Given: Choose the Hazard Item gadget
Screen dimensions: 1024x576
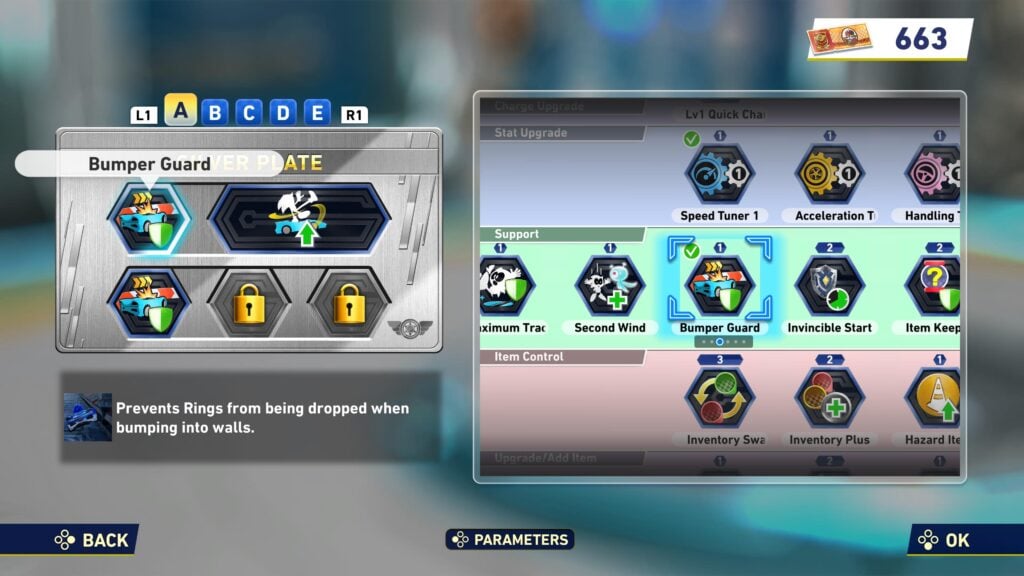Looking at the screenshot, I should [x=935, y=398].
